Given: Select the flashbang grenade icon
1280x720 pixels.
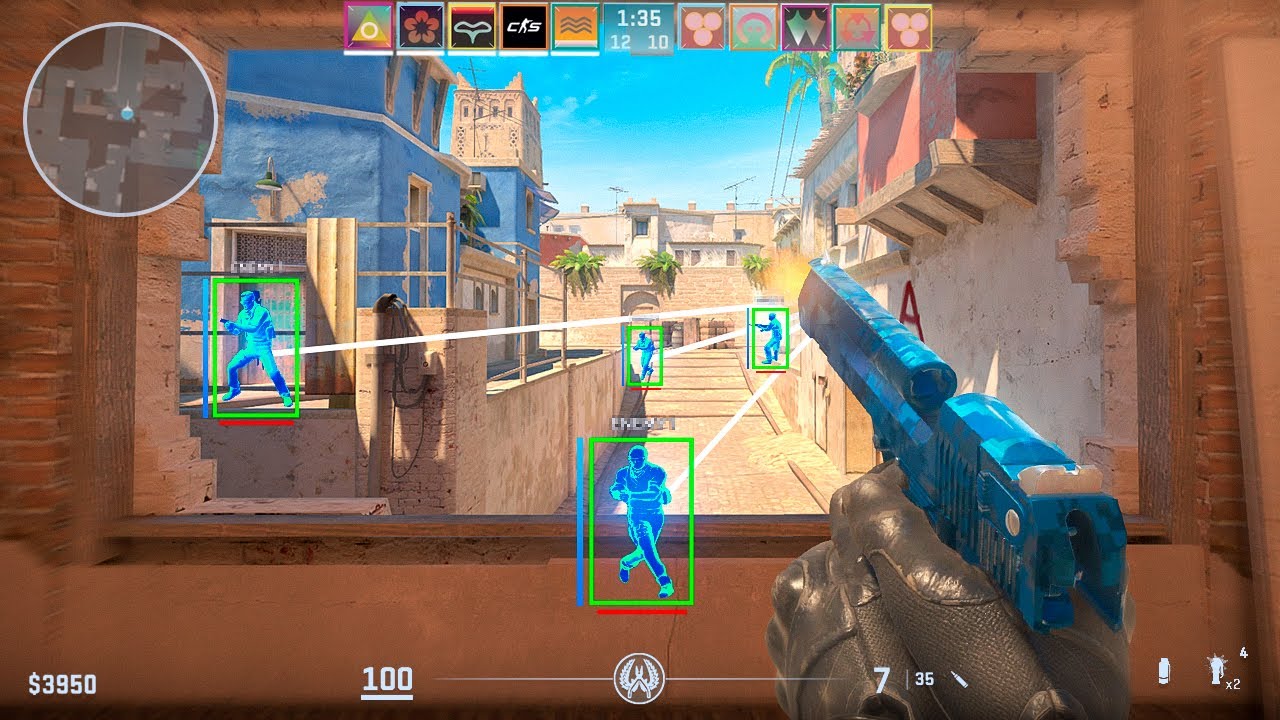Looking at the screenshot, I should click(x=1217, y=670).
